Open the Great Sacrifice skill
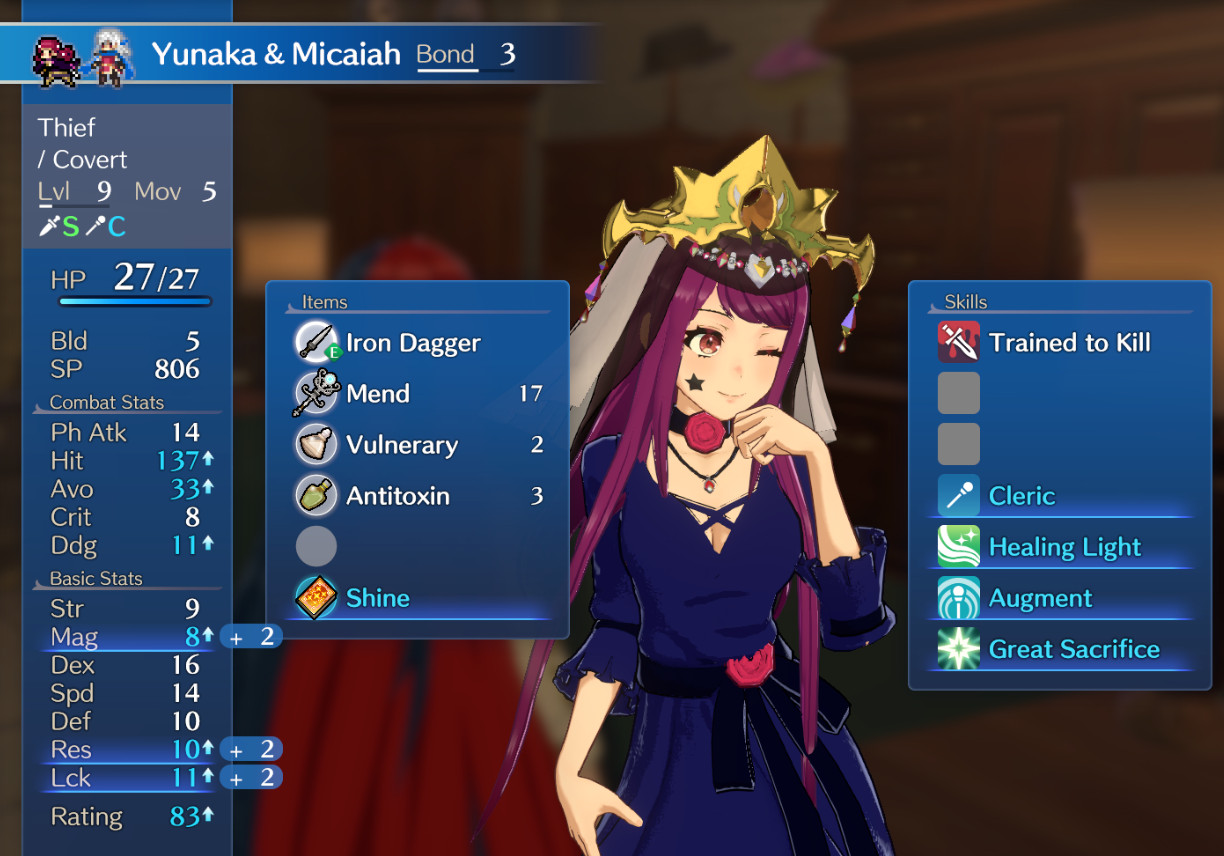Screen dimensions: 1224x856 click(x=1073, y=649)
